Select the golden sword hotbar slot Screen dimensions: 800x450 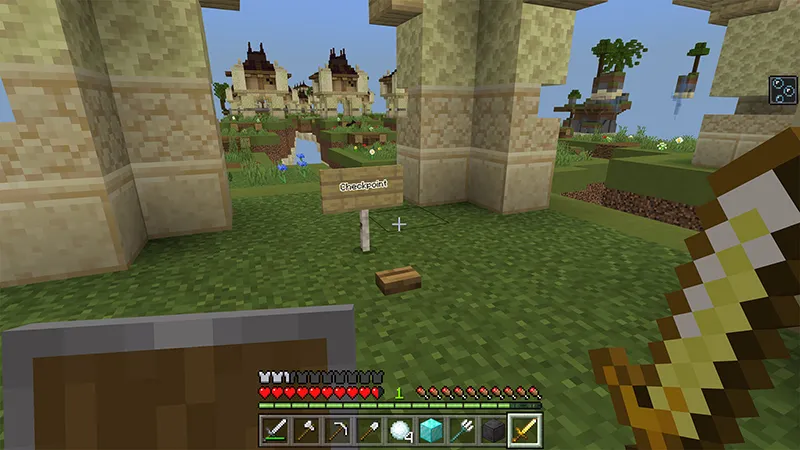524,430
